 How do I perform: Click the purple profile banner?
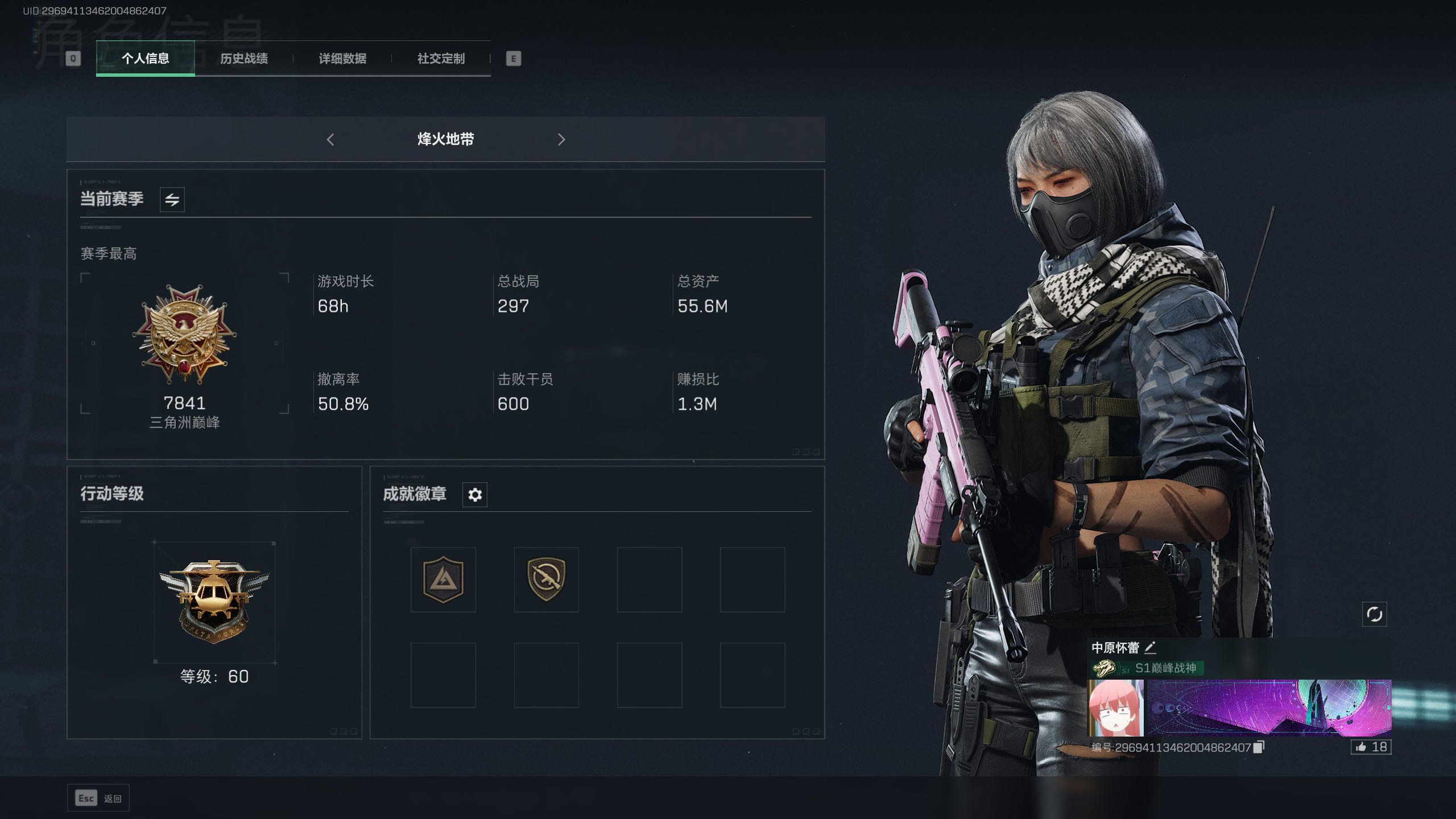(1268, 708)
